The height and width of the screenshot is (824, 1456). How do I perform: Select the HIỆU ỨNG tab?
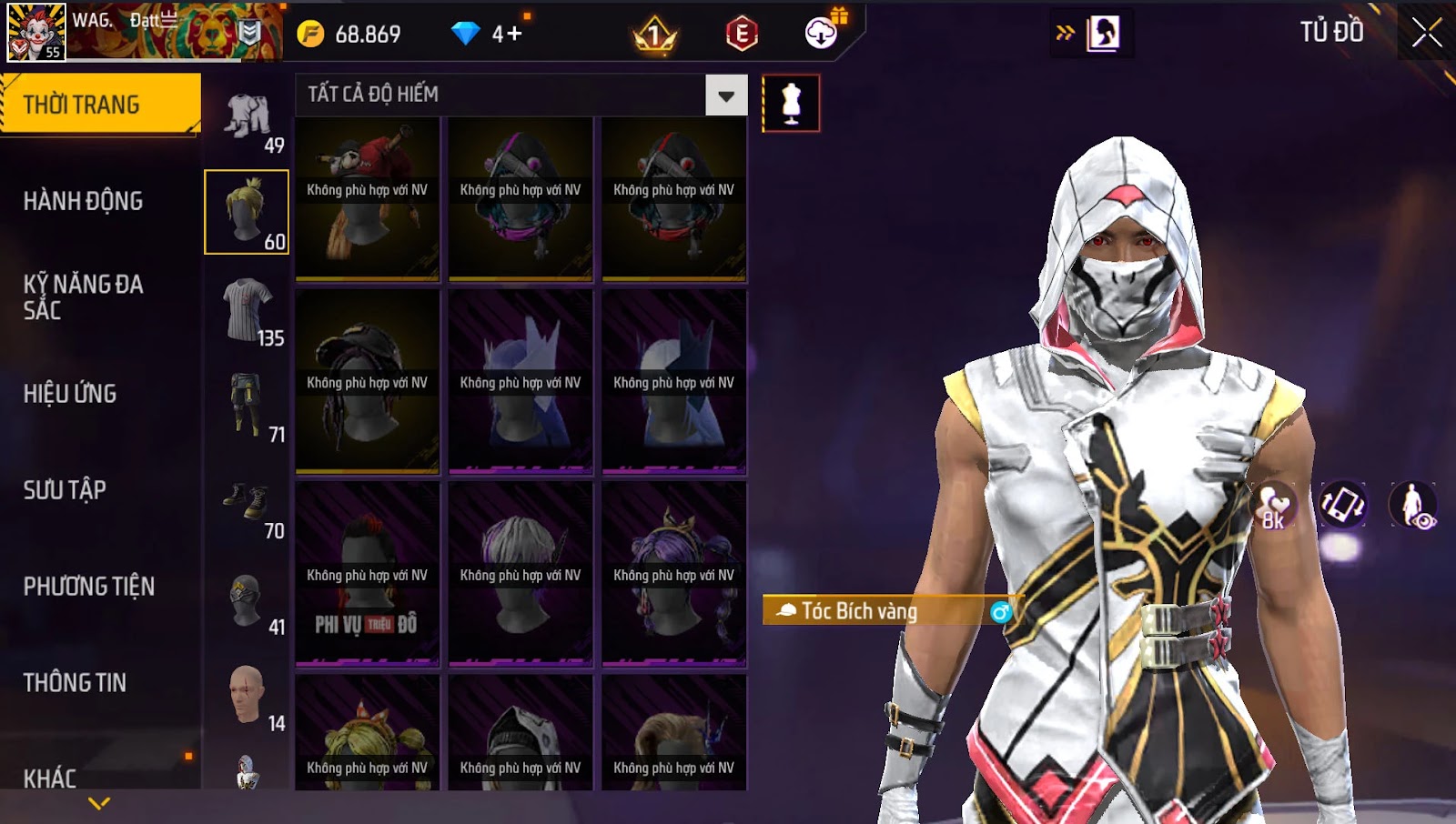click(x=71, y=394)
